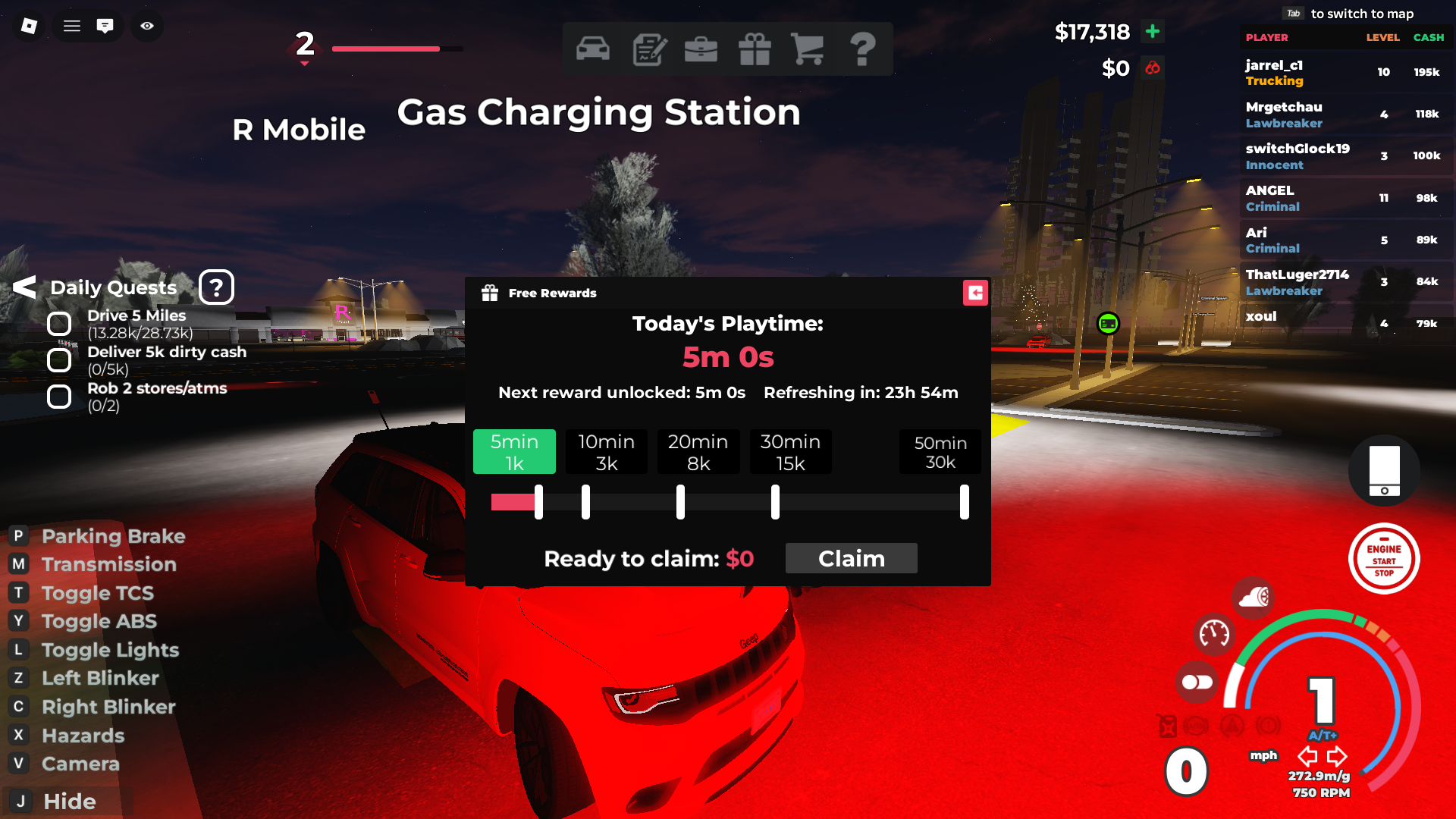
Task: Toggle the Engine Start Stop button
Action: coord(1384,560)
